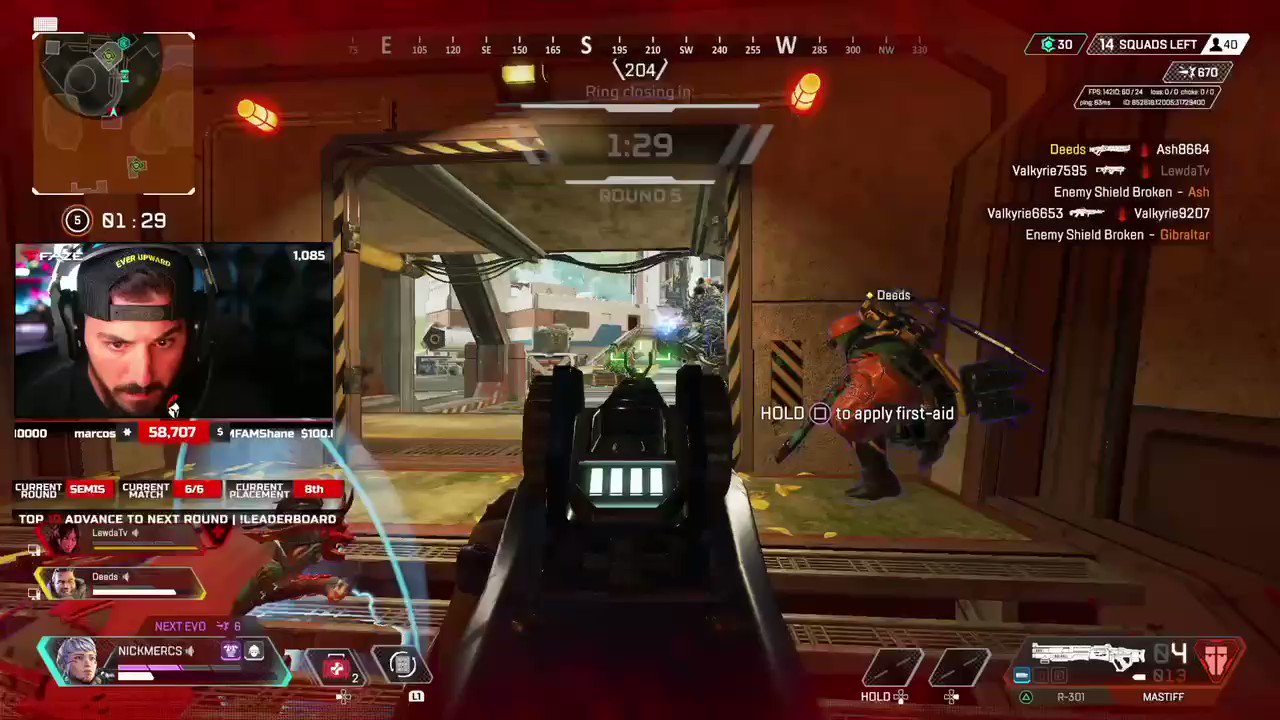Click the kills counter icon showing 670
The width and height of the screenshot is (1280, 720).
1197,72
